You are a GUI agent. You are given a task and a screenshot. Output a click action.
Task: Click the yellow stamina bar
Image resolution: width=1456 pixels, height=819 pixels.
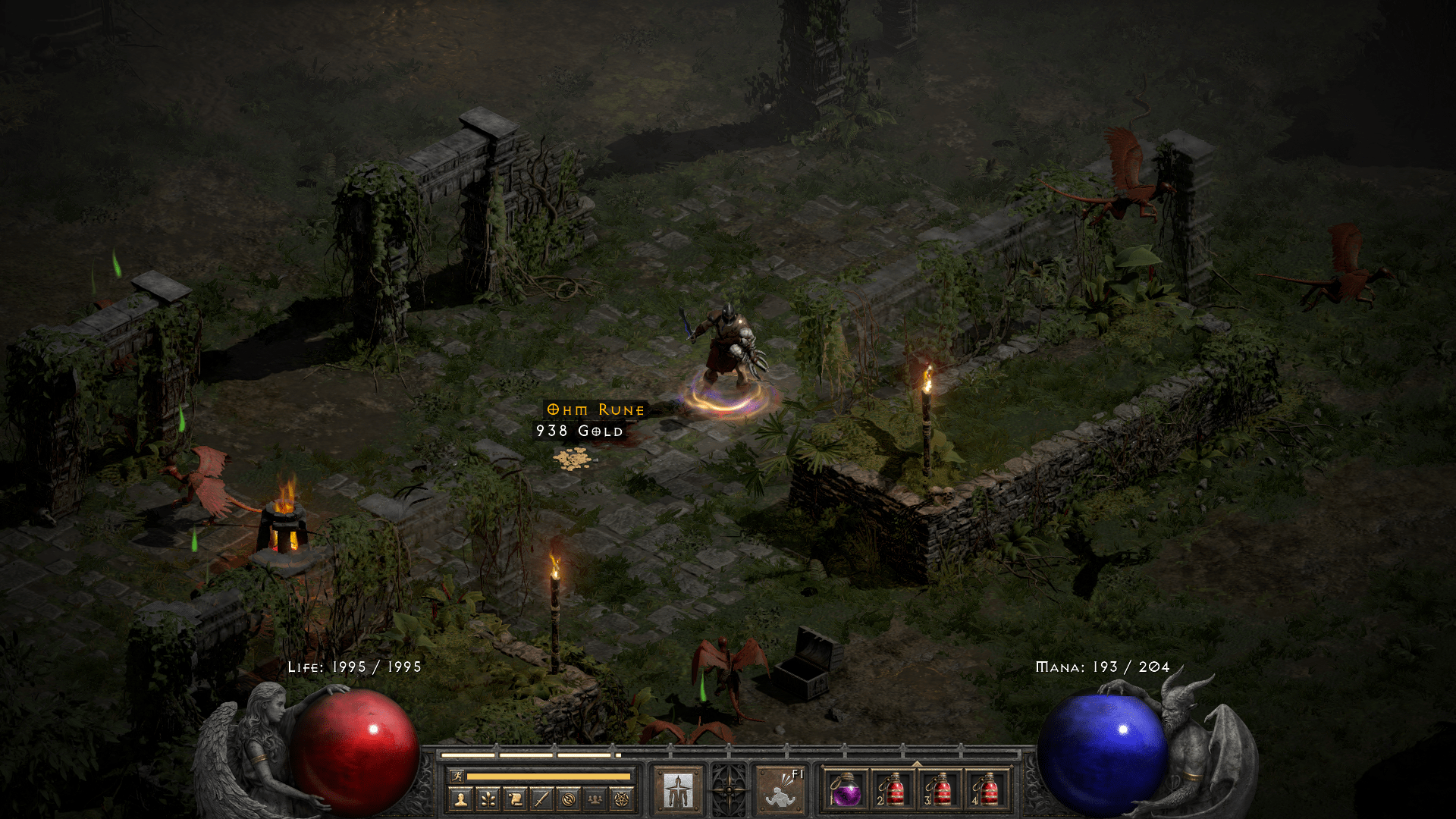point(549,777)
